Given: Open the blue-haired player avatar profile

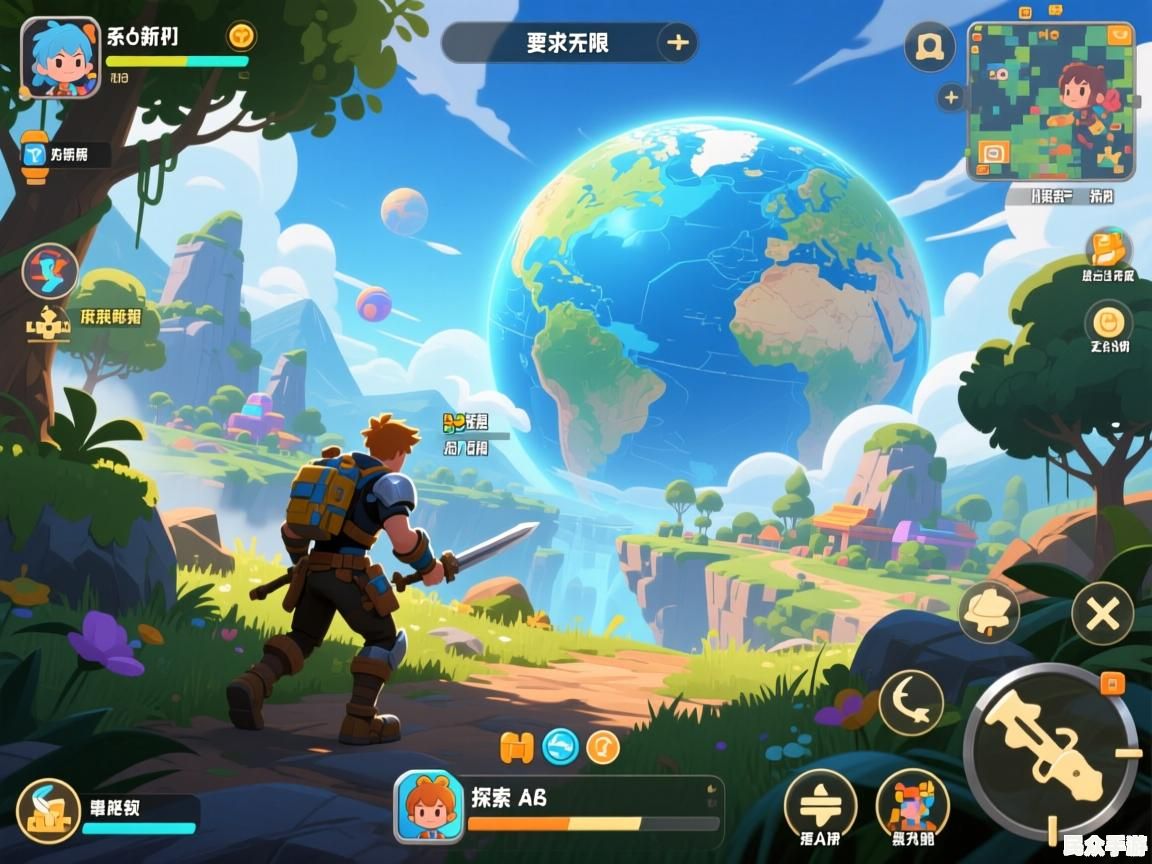Looking at the screenshot, I should point(61,58).
